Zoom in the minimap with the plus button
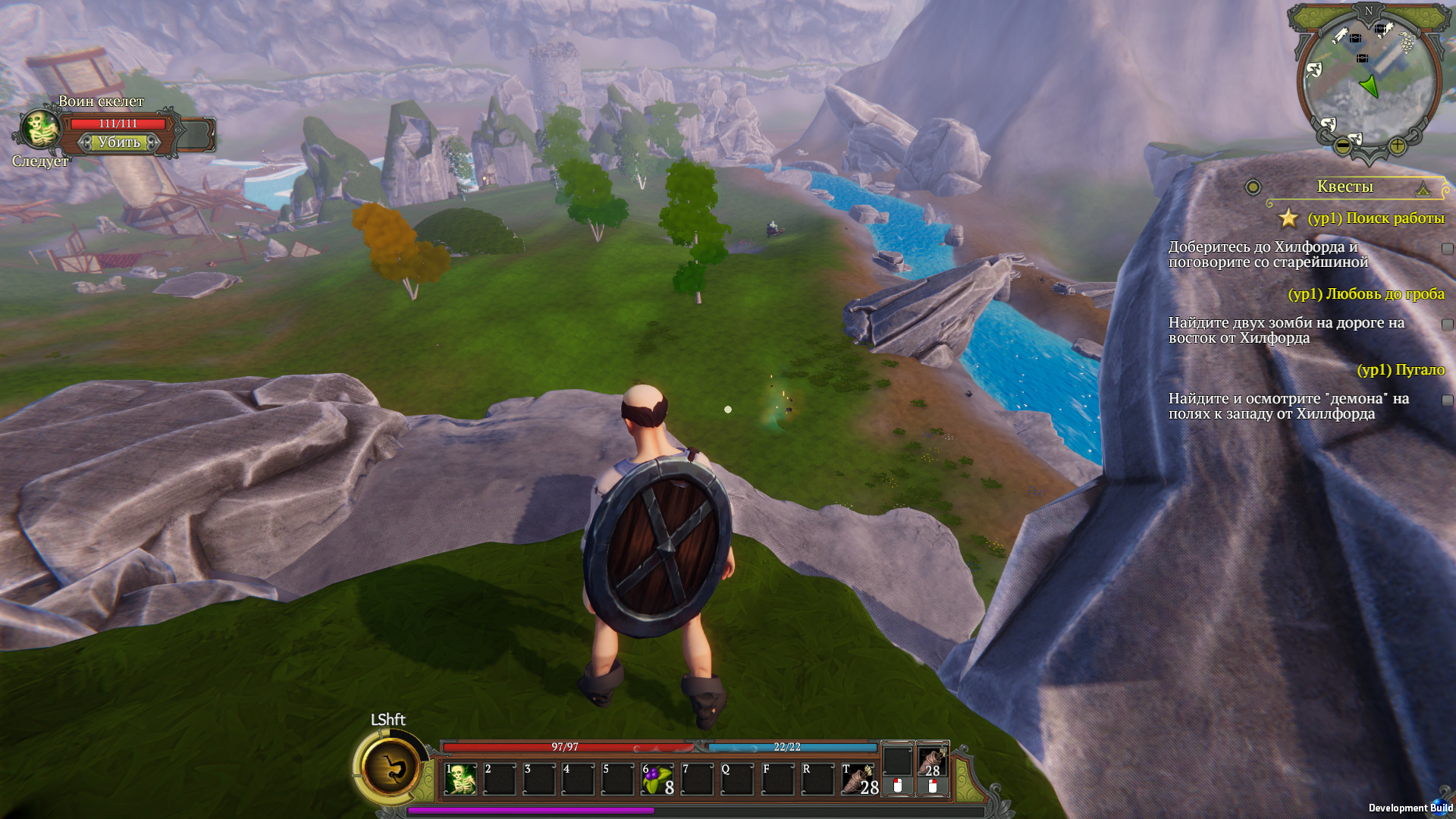 pos(1397,145)
